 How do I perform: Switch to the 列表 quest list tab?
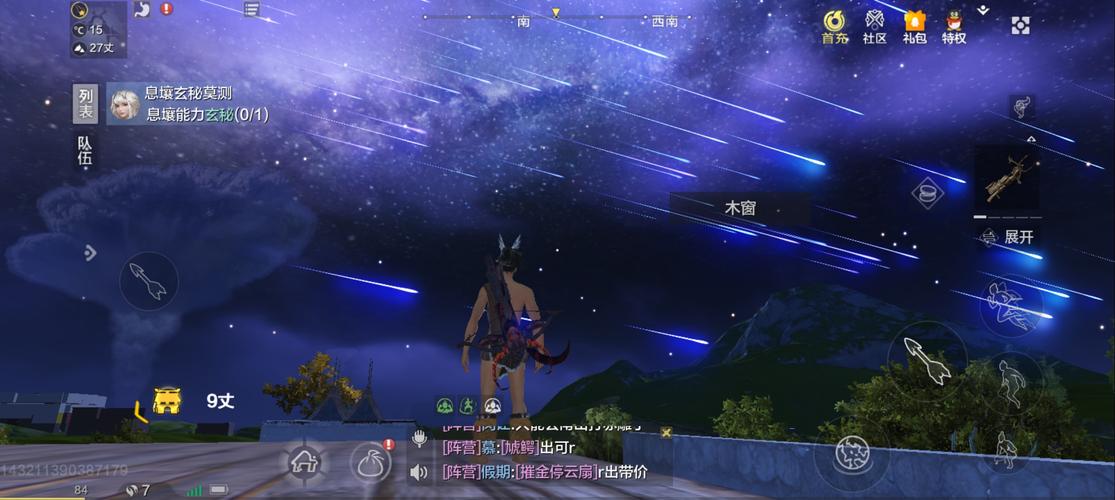pyautogui.click(x=87, y=105)
